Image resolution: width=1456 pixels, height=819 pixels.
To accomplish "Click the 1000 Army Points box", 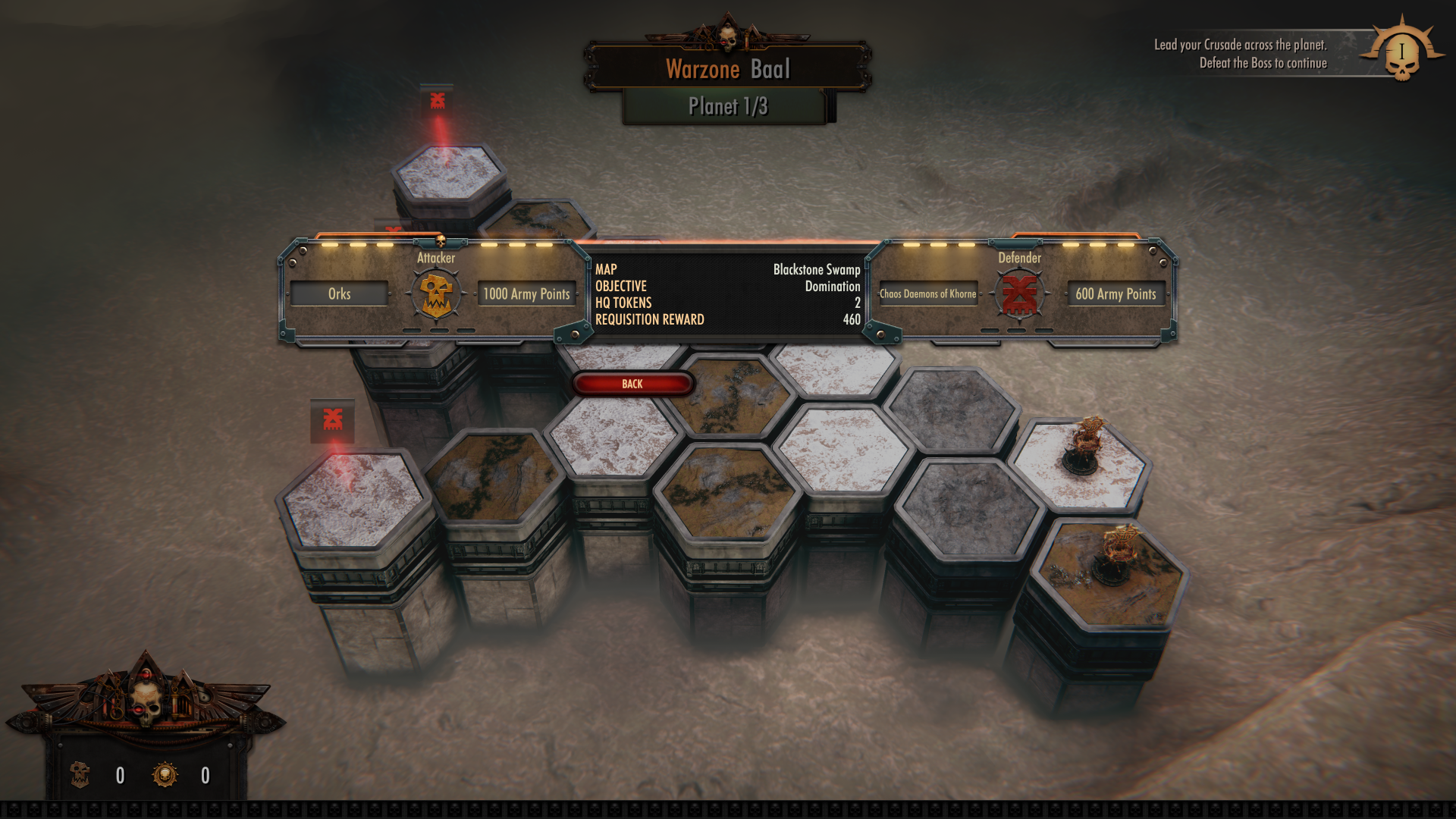I will pos(526,293).
